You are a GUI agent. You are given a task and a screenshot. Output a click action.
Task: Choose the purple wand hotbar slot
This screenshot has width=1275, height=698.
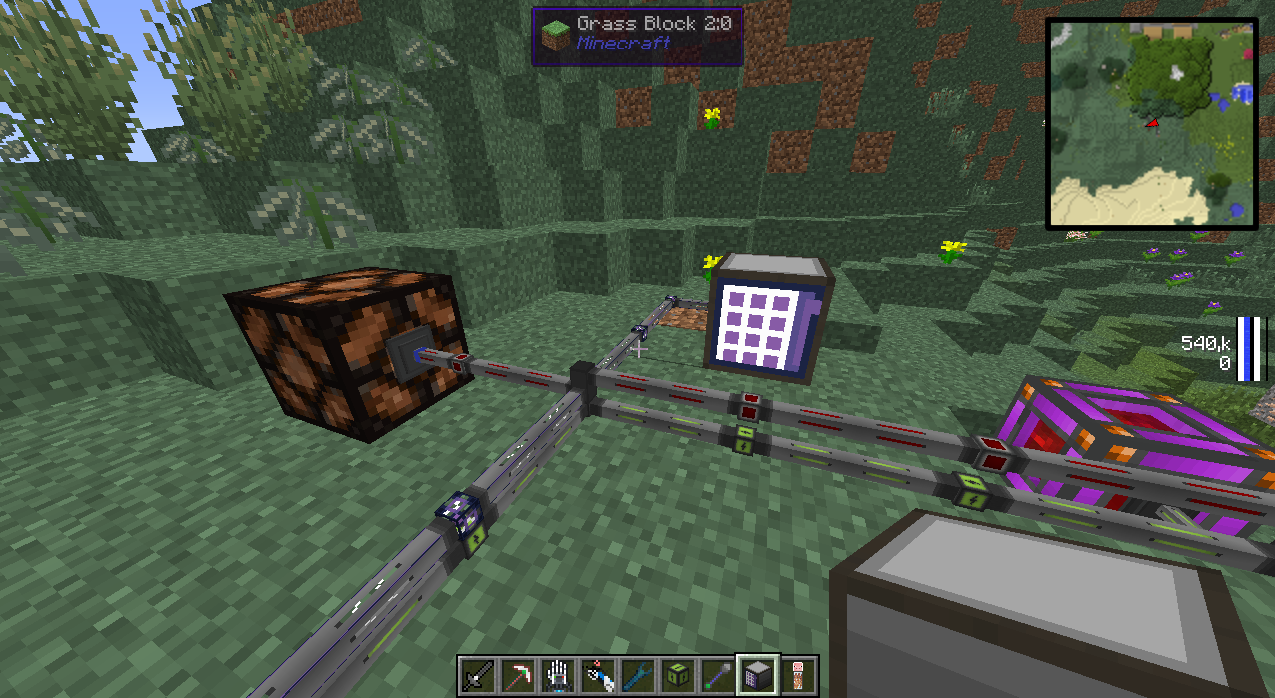[718, 676]
